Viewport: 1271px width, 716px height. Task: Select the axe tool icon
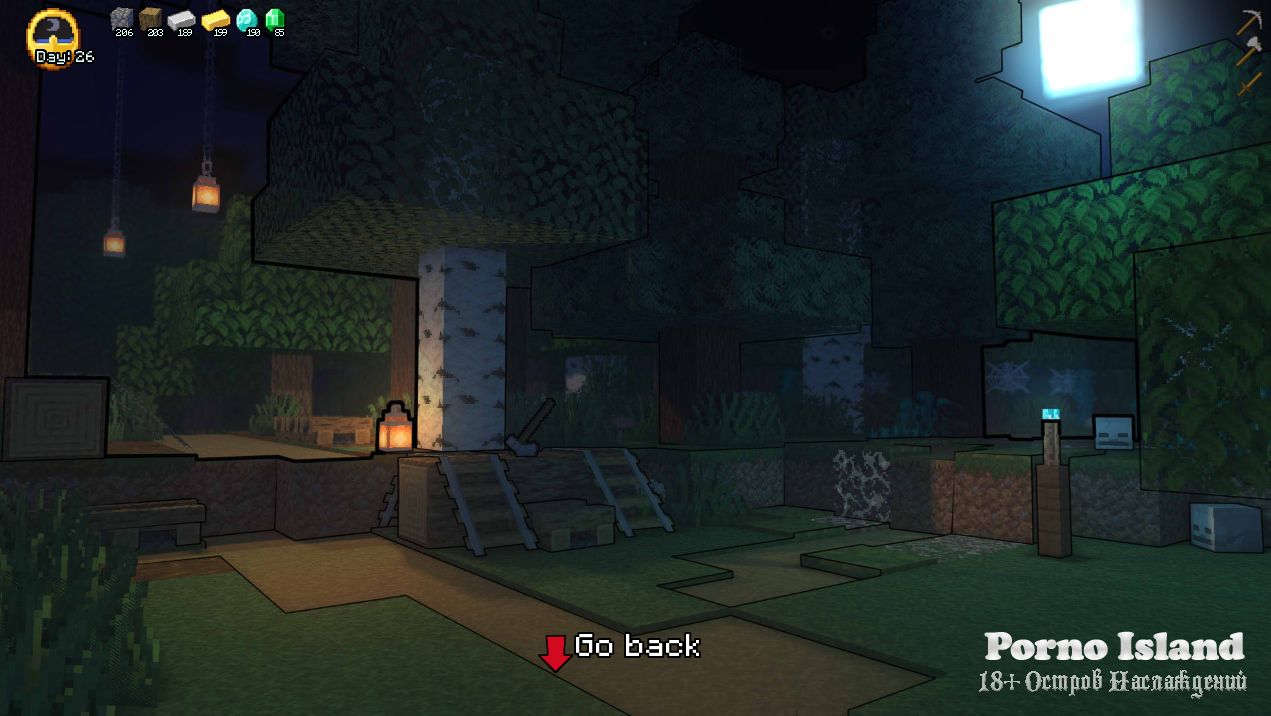tap(1249, 50)
